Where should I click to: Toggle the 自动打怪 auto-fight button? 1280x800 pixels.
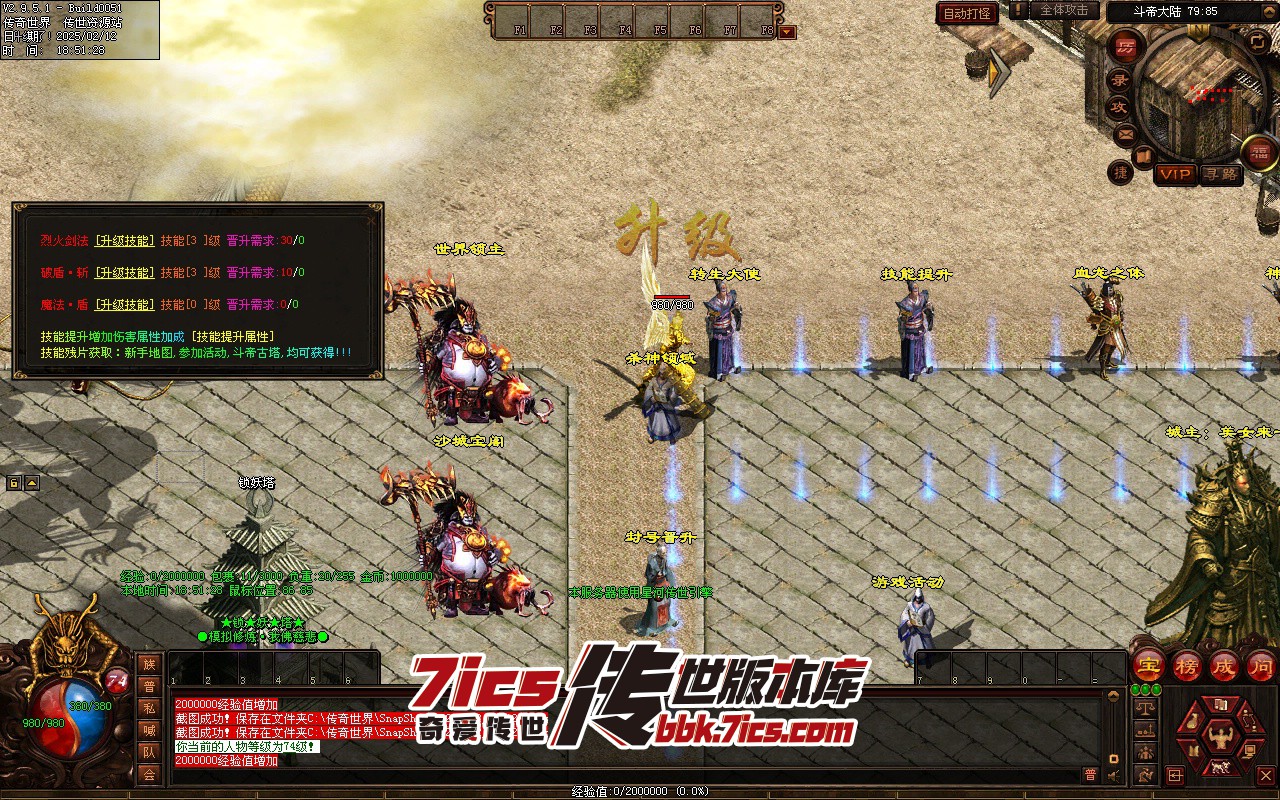pyautogui.click(x=967, y=13)
